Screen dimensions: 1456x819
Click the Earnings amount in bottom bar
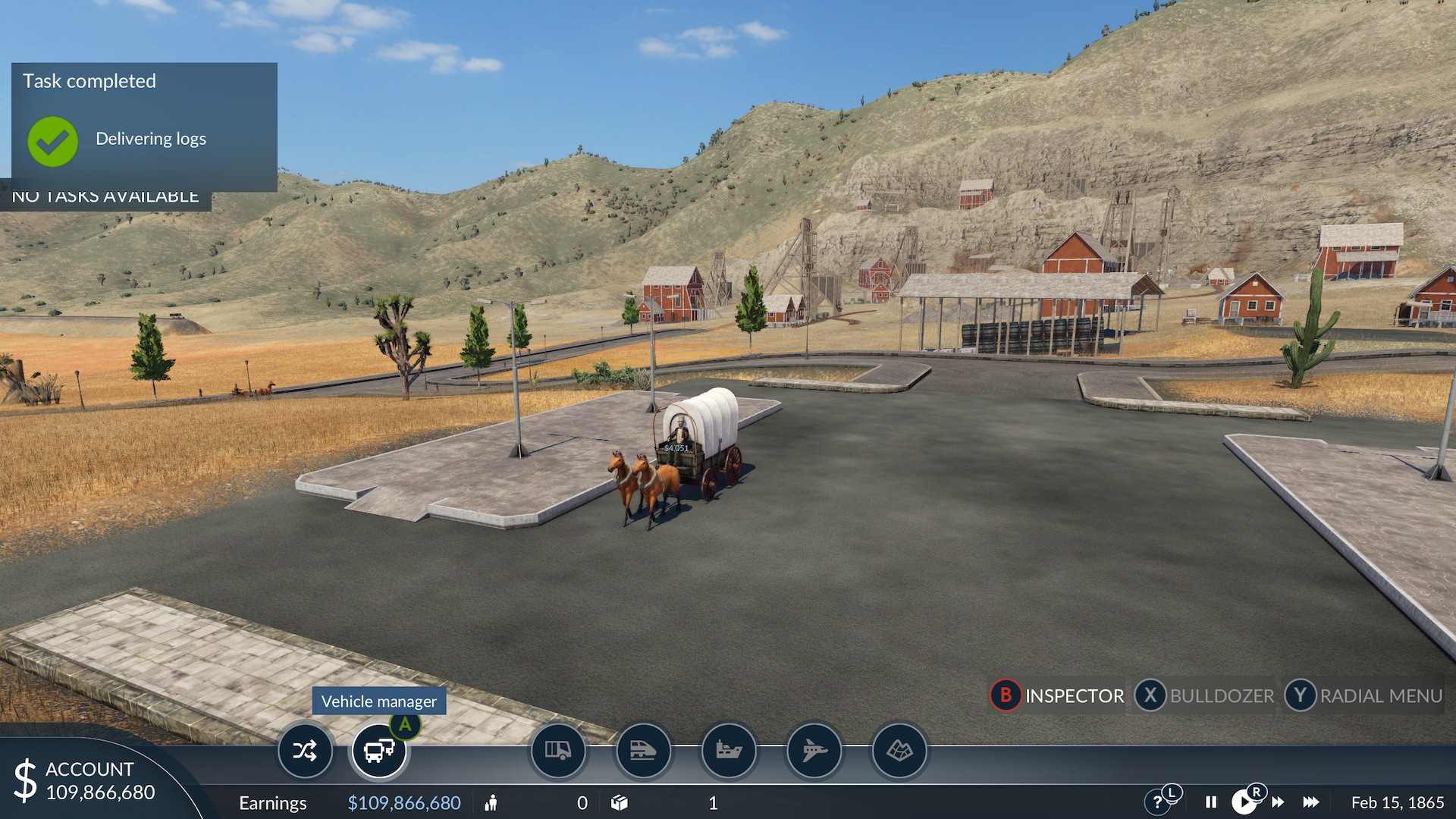tap(403, 803)
